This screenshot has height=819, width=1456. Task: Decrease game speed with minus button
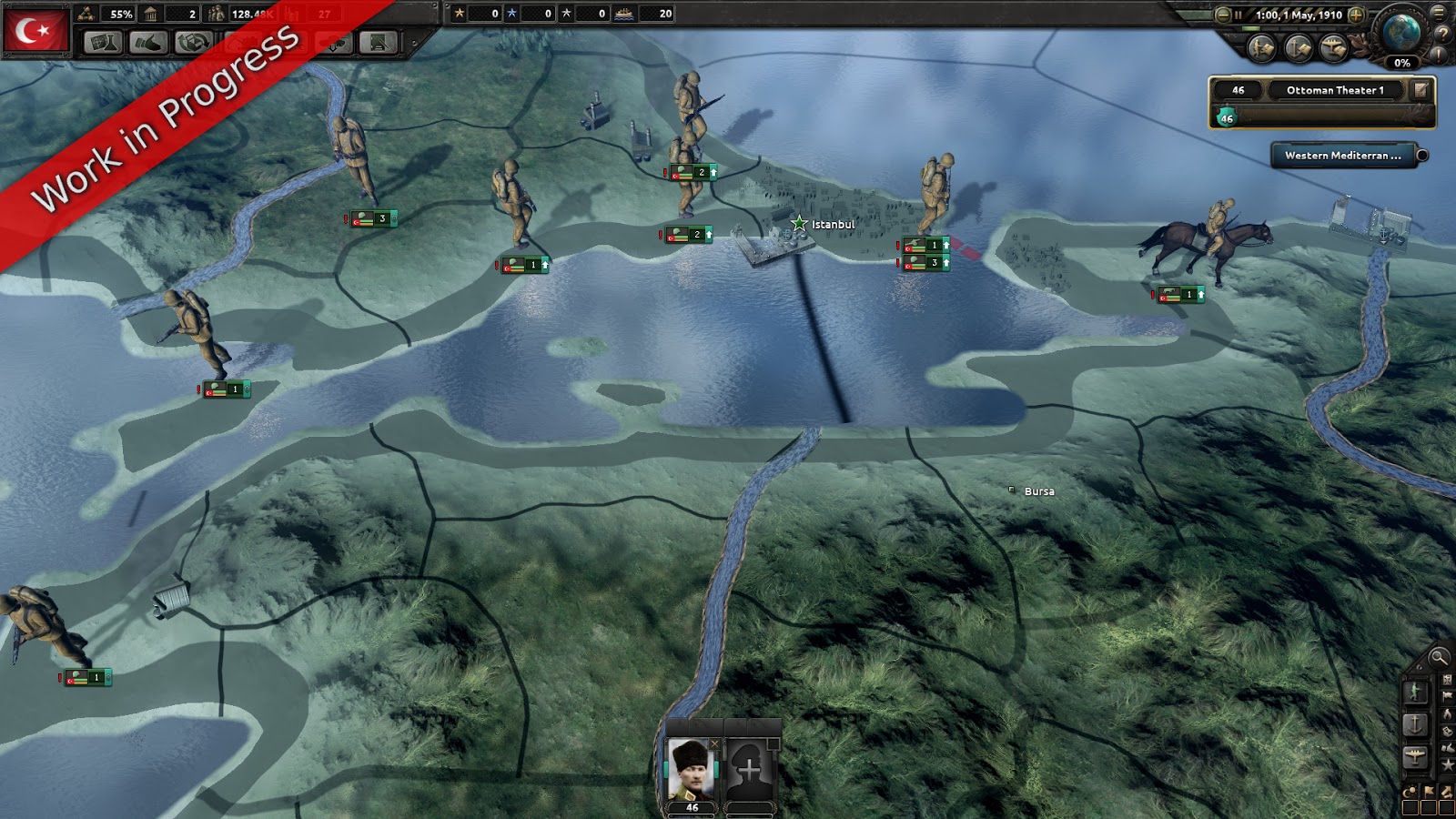click(x=1223, y=15)
